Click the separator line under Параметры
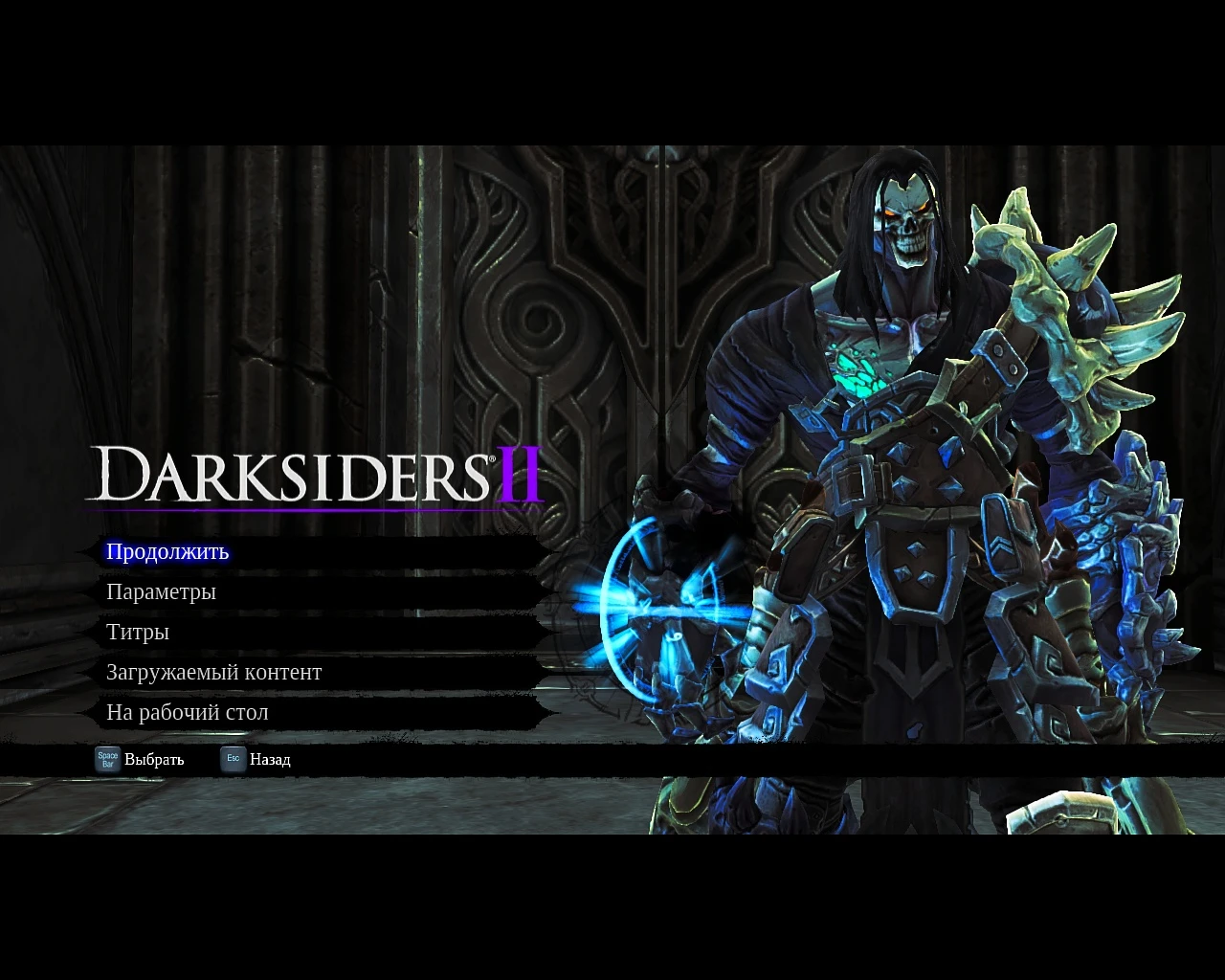The width and height of the screenshot is (1225, 980). pyautogui.click(x=316, y=611)
